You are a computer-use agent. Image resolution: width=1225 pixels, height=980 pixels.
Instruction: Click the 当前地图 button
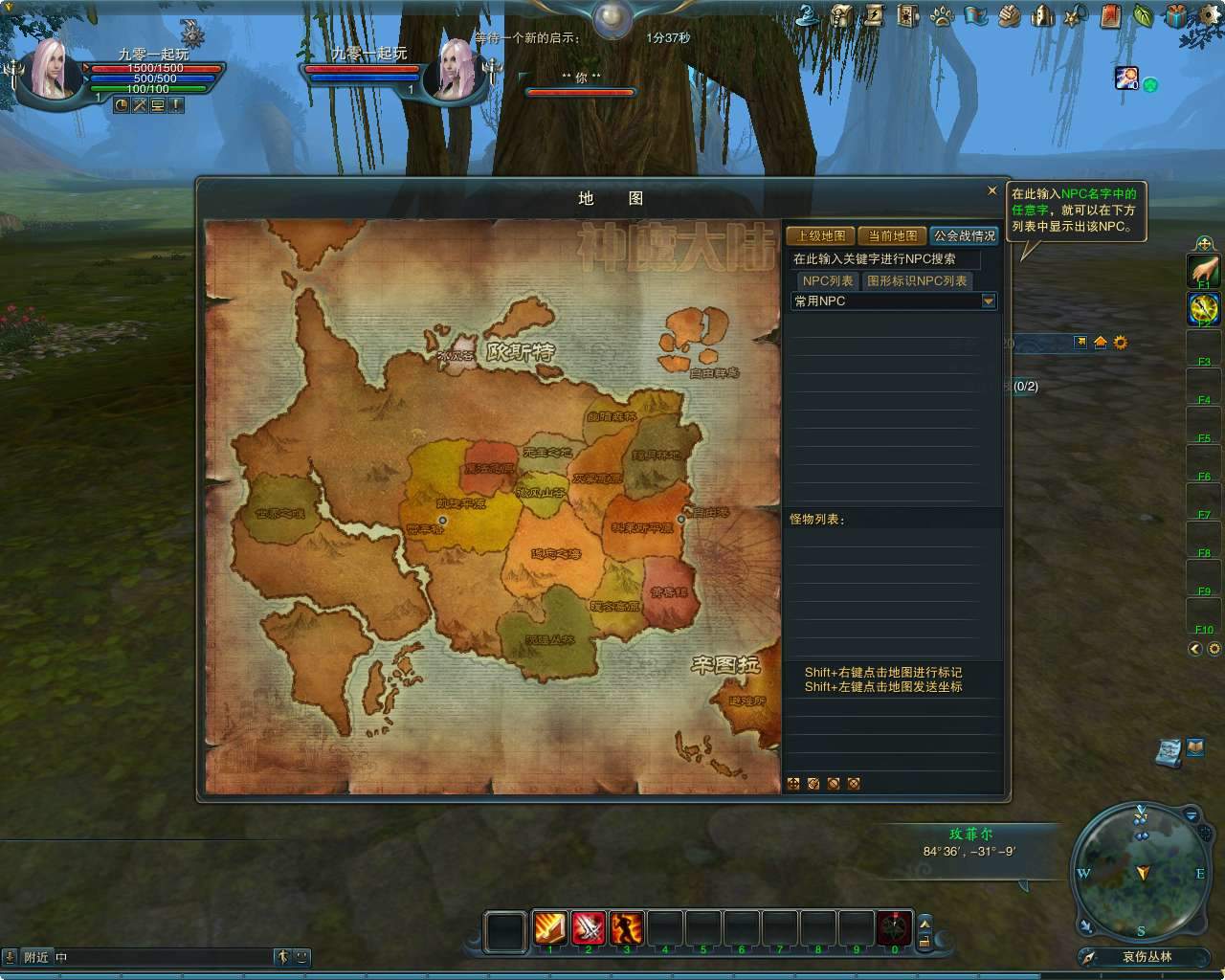894,235
